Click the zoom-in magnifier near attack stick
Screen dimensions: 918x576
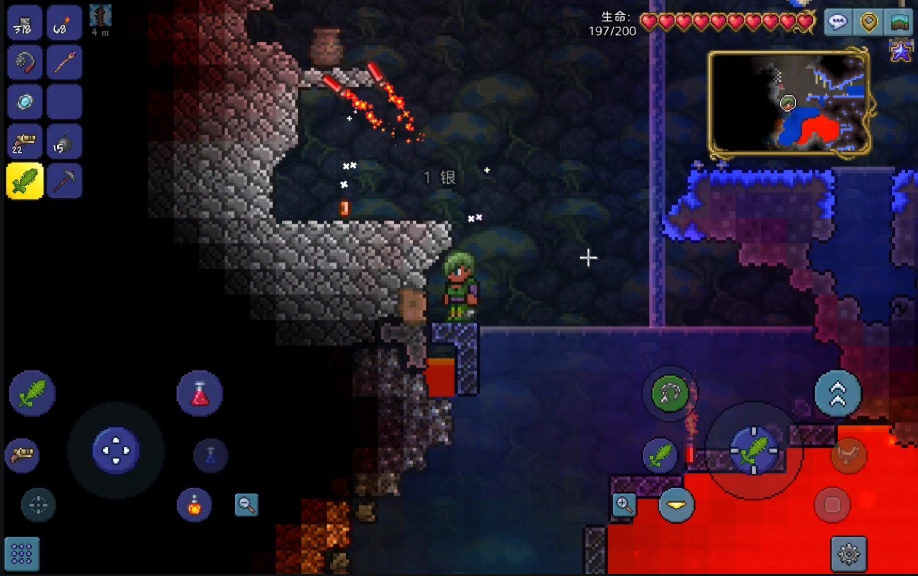(x=624, y=504)
